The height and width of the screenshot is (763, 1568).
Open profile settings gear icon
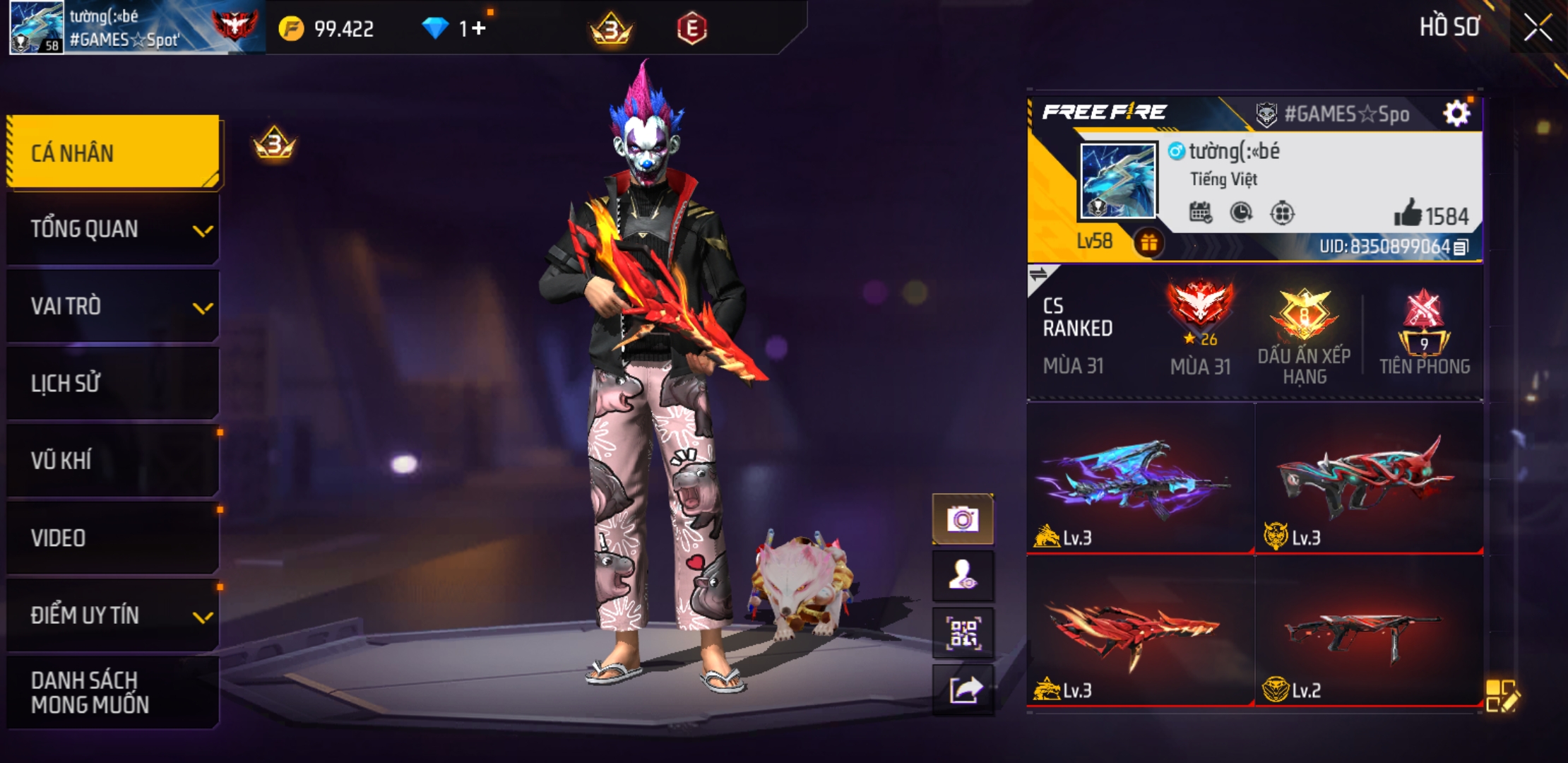click(x=1456, y=113)
